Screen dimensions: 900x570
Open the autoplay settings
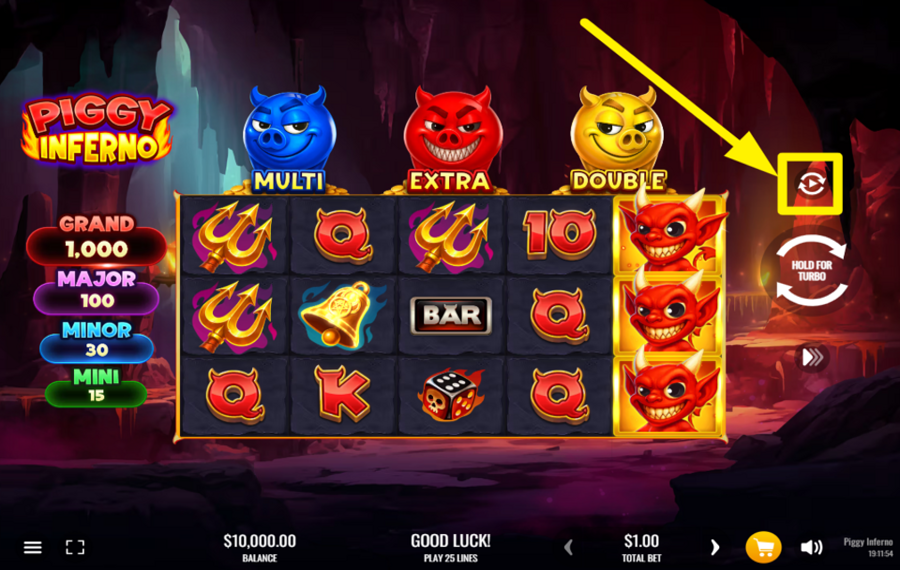coord(810,184)
